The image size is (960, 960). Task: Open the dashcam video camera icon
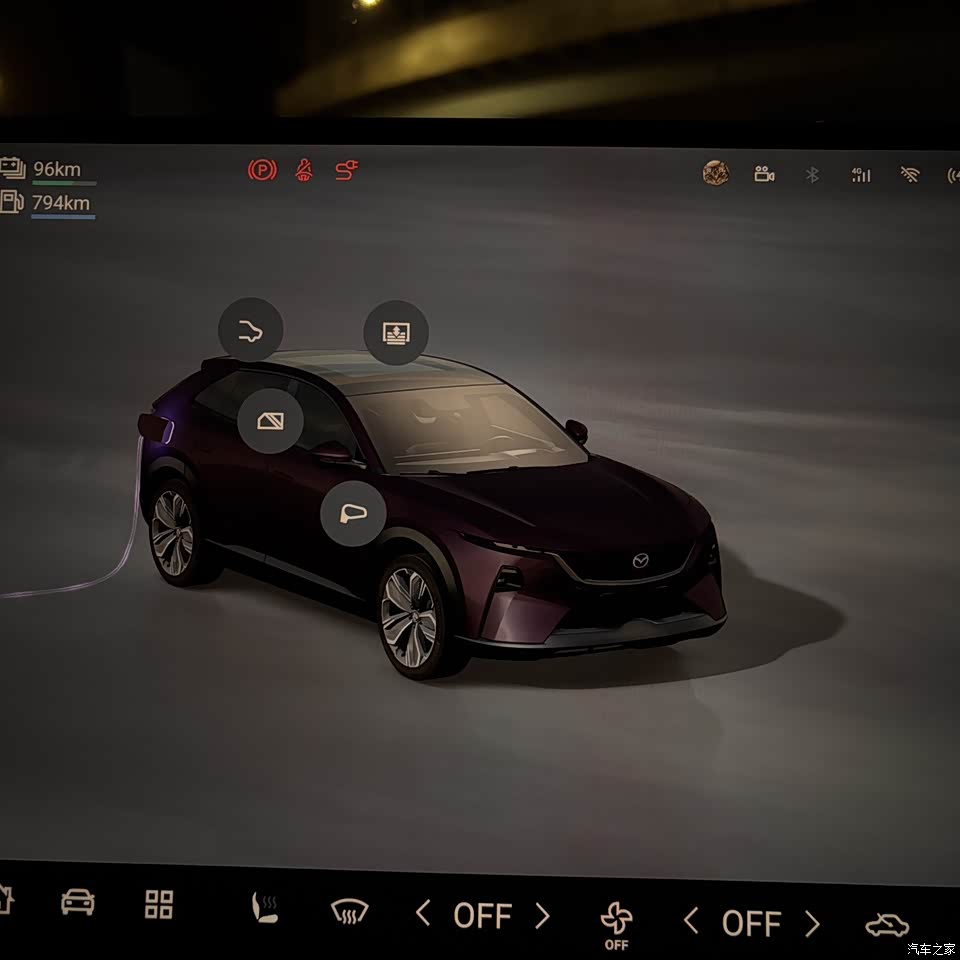[x=764, y=175]
